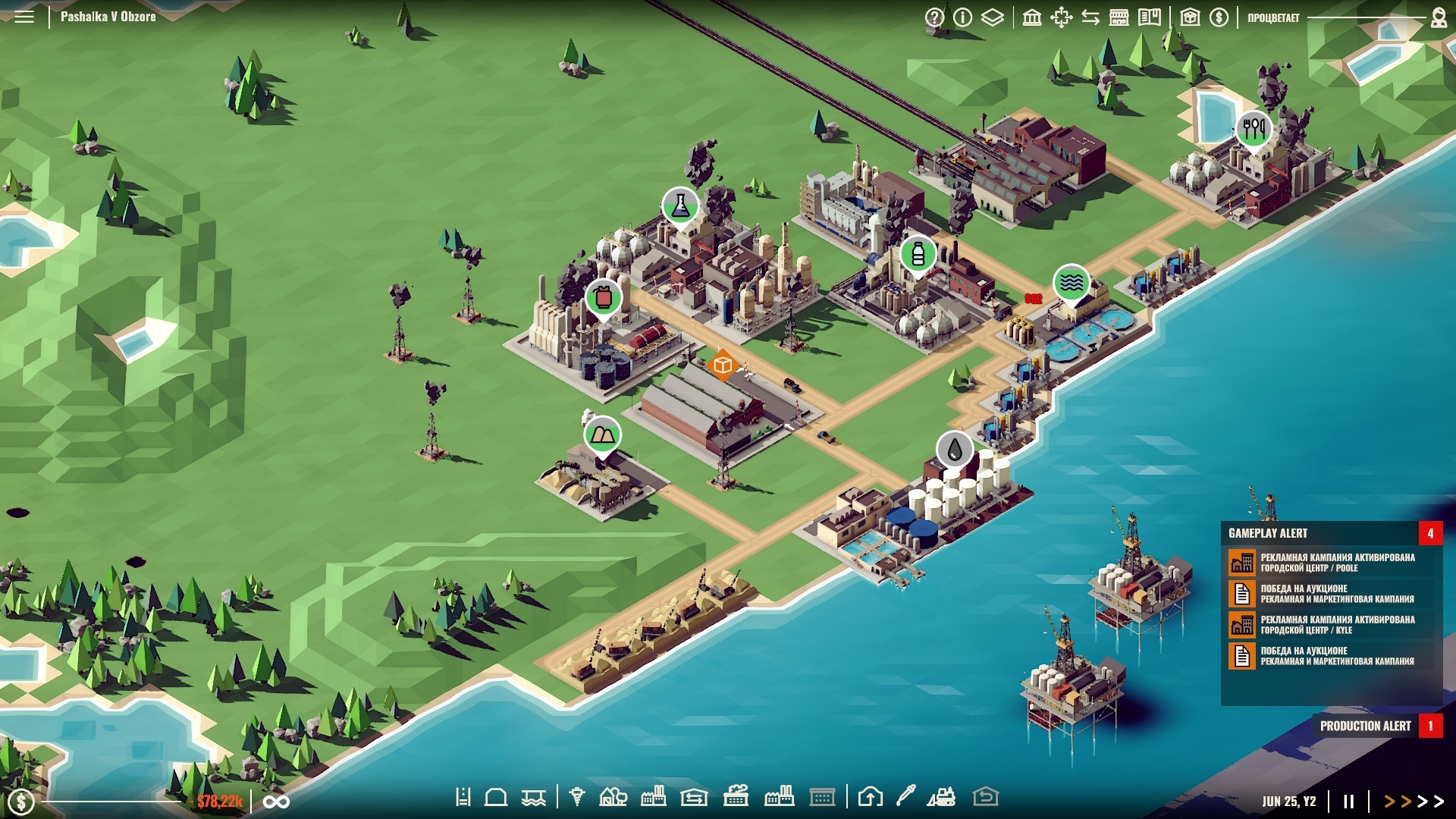
Task: Select the road building tool
Action: tap(463, 797)
